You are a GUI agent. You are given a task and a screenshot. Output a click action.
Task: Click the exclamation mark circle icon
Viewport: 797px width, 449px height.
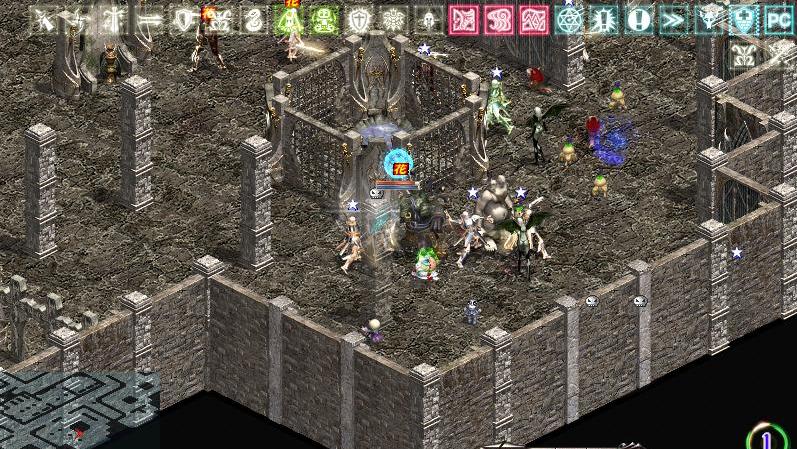point(639,20)
